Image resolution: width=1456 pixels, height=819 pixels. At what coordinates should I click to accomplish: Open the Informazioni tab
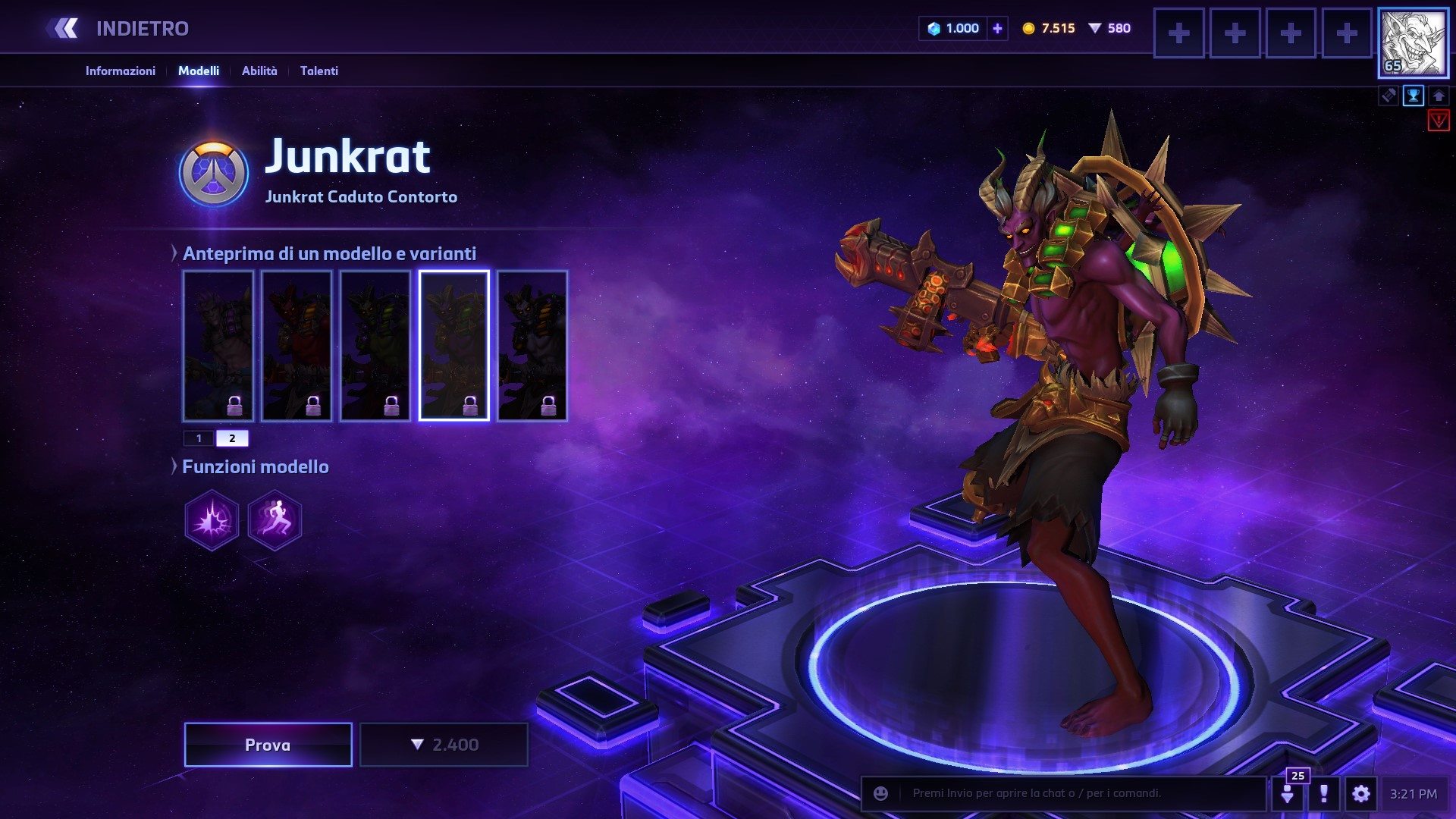pyautogui.click(x=120, y=71)
